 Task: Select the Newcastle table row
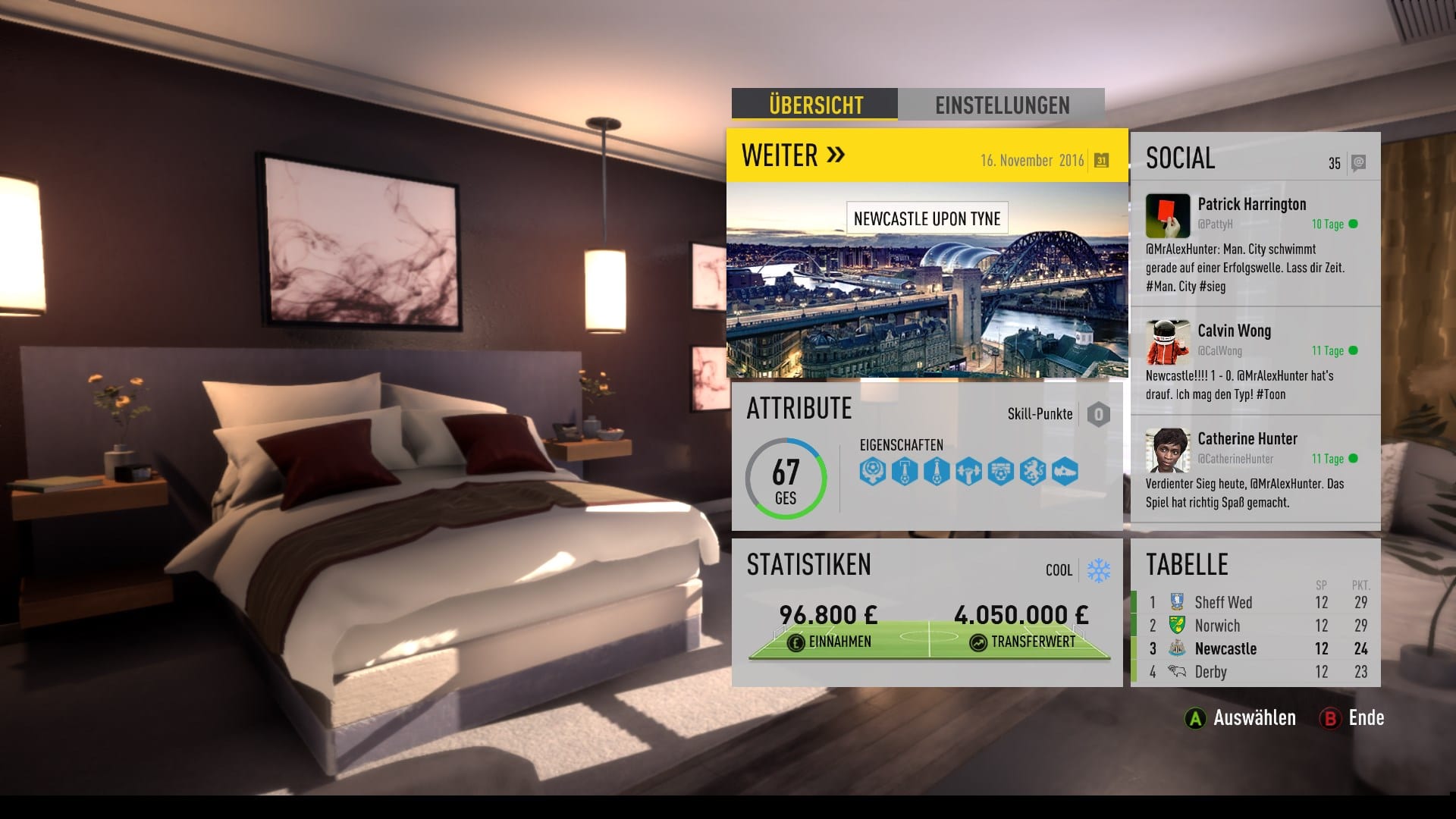tap(1255, 649)
